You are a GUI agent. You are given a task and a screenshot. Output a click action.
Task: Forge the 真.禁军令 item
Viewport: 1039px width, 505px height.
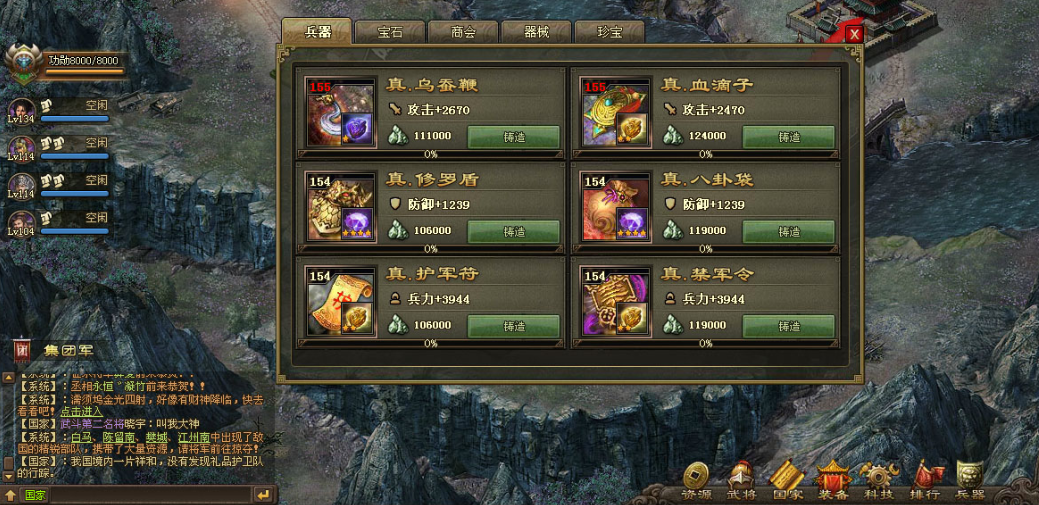788,326
